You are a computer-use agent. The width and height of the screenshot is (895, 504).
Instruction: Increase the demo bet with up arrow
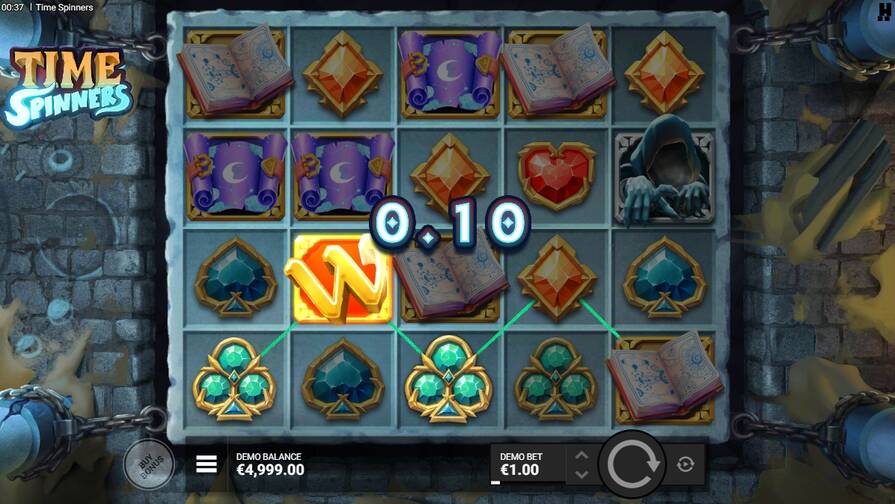click(579, 455)
